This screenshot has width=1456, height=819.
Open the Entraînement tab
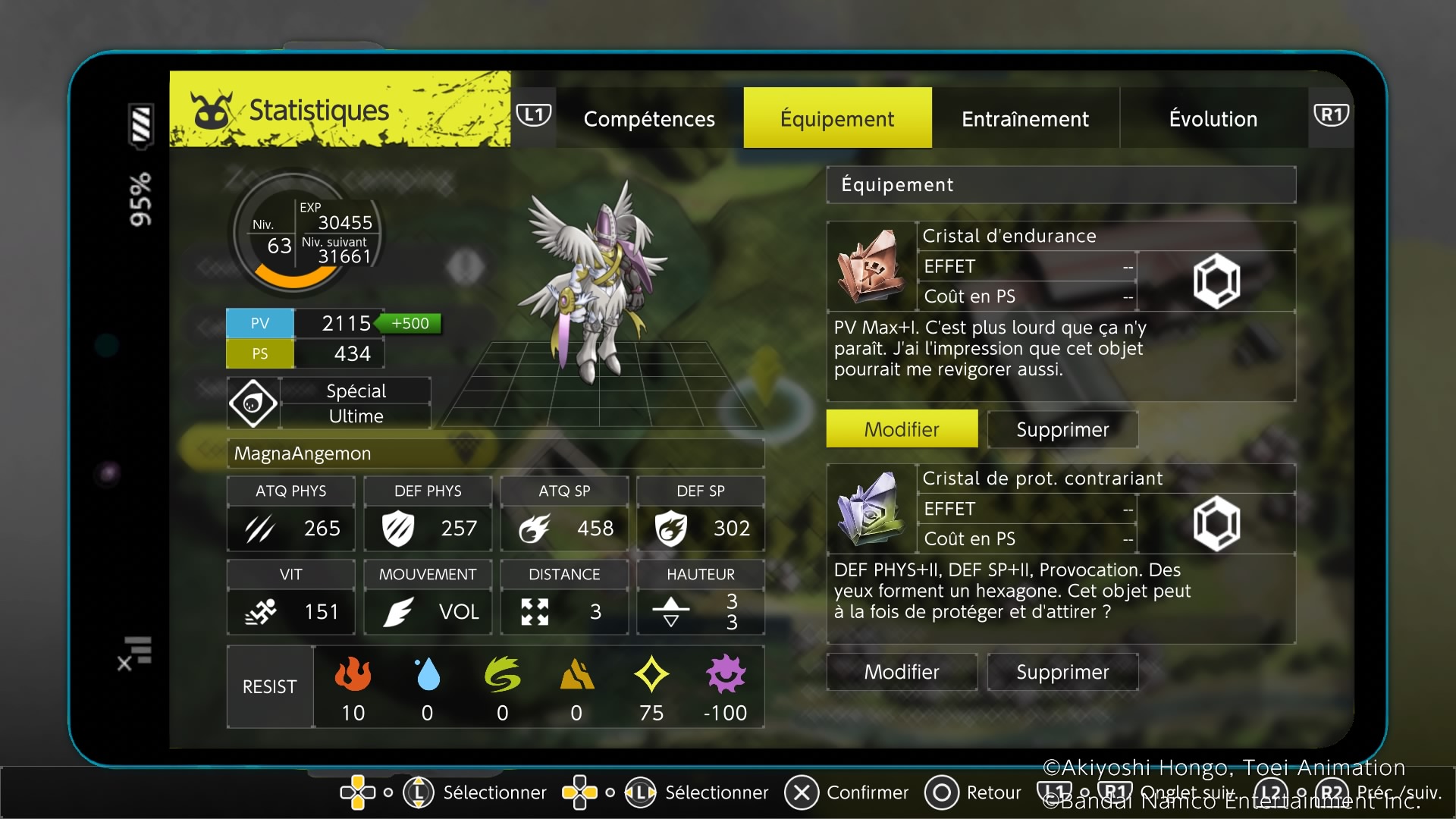click(1025, 118)
